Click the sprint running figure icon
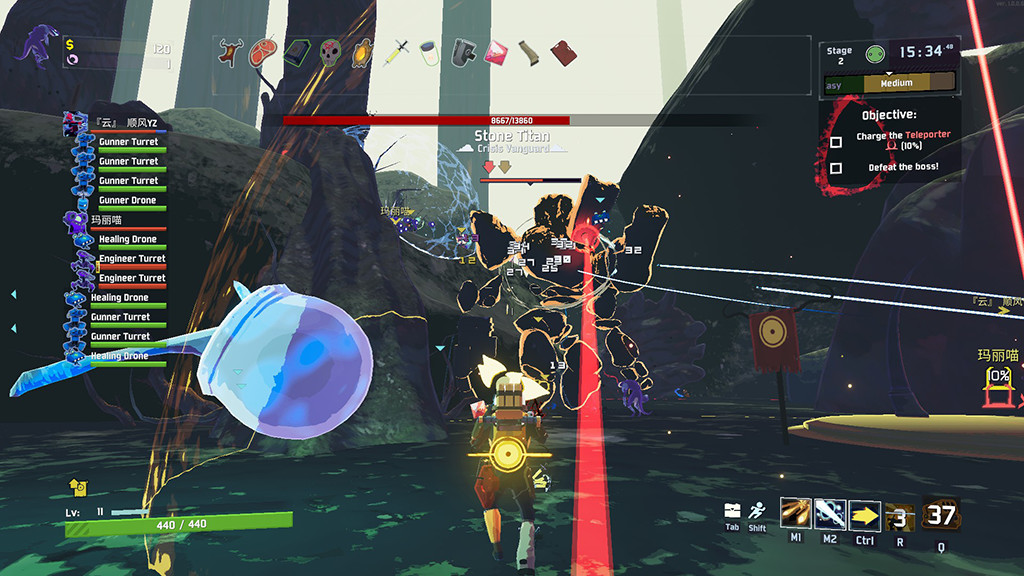 click(757, 511)
